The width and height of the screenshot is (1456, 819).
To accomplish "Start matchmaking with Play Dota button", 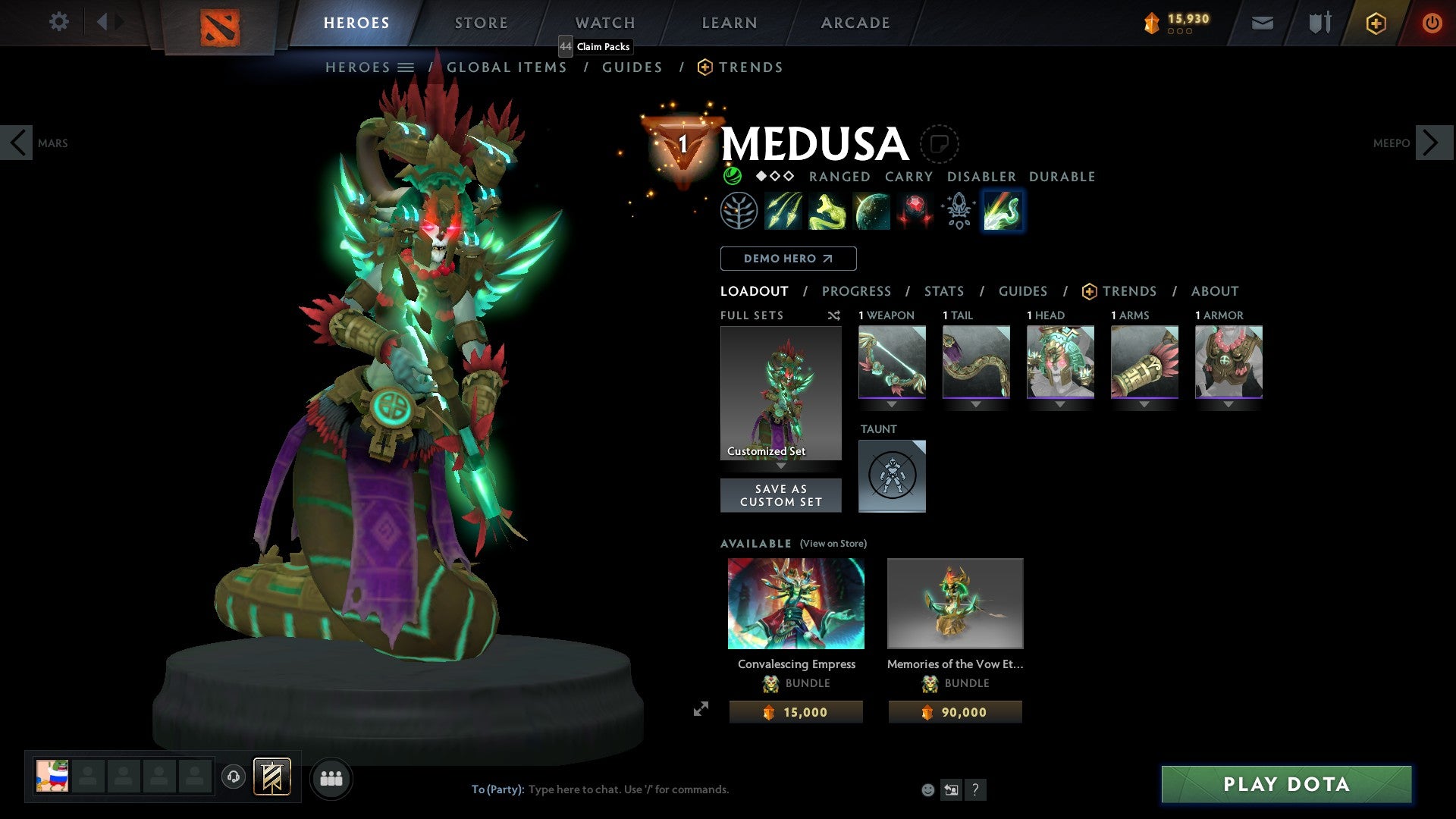I will (1286, 784).
